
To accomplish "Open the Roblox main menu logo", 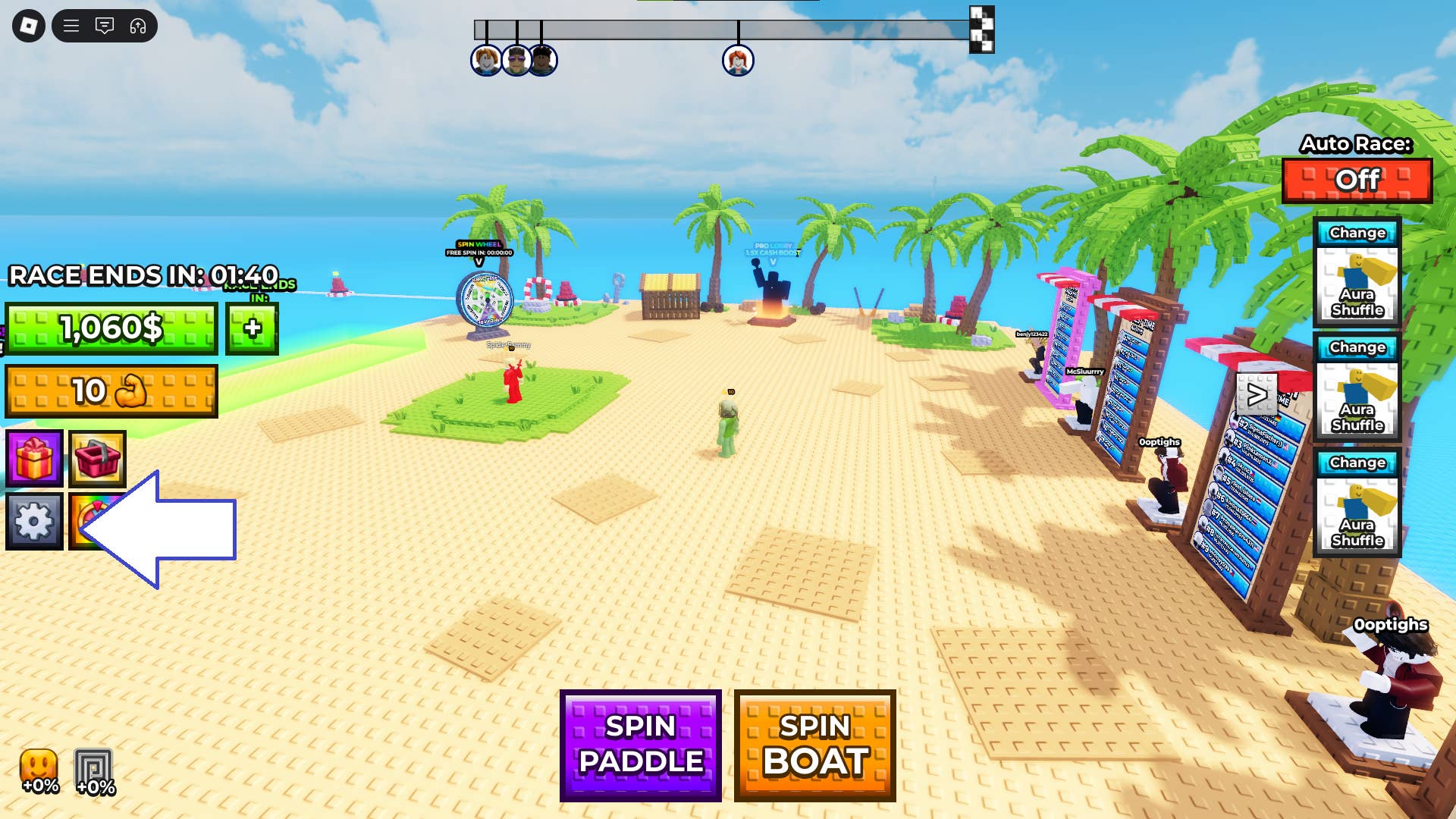I will coord(29,27).
